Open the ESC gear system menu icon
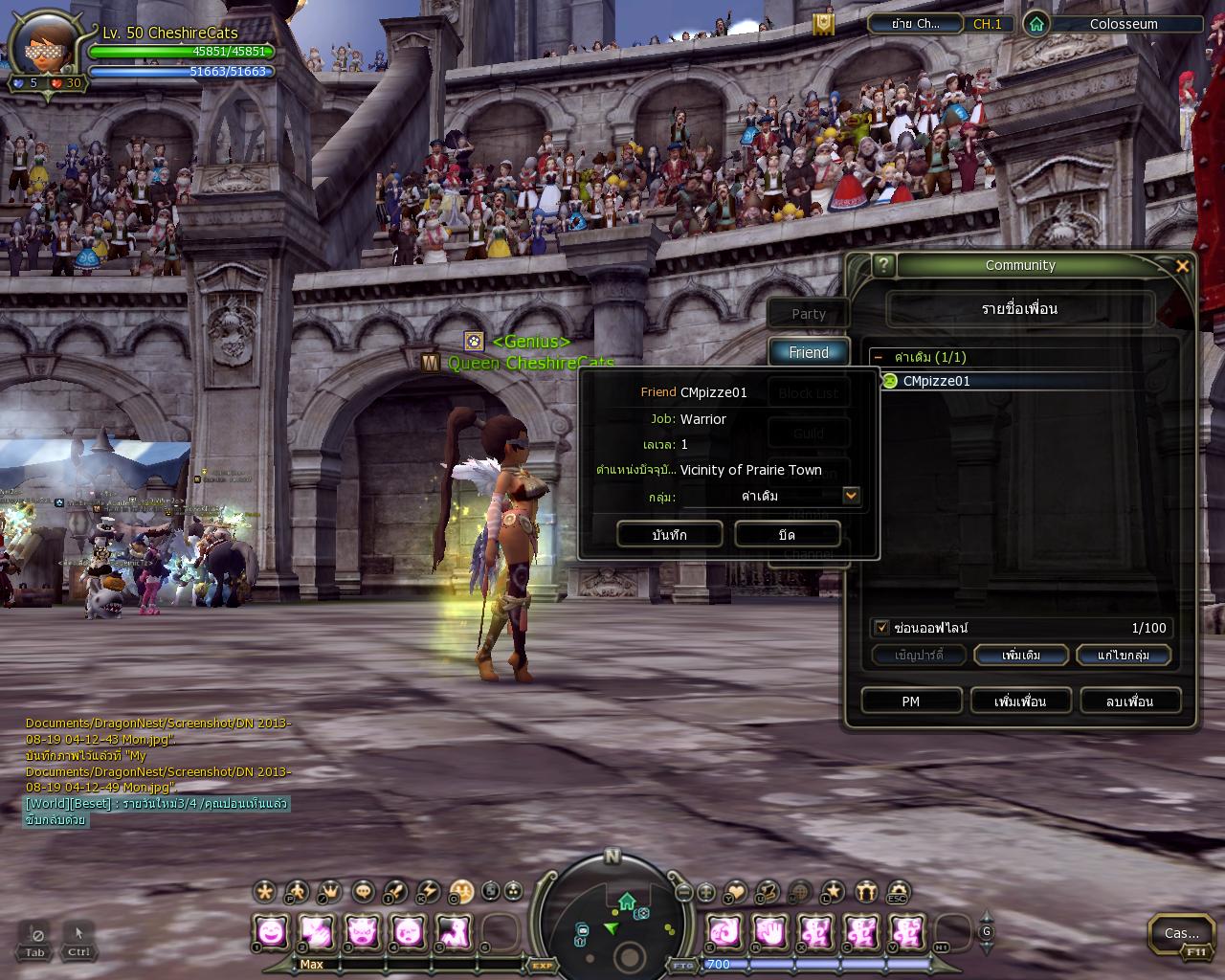Viewport: 1225px width, 980px height. pos(897,892)
